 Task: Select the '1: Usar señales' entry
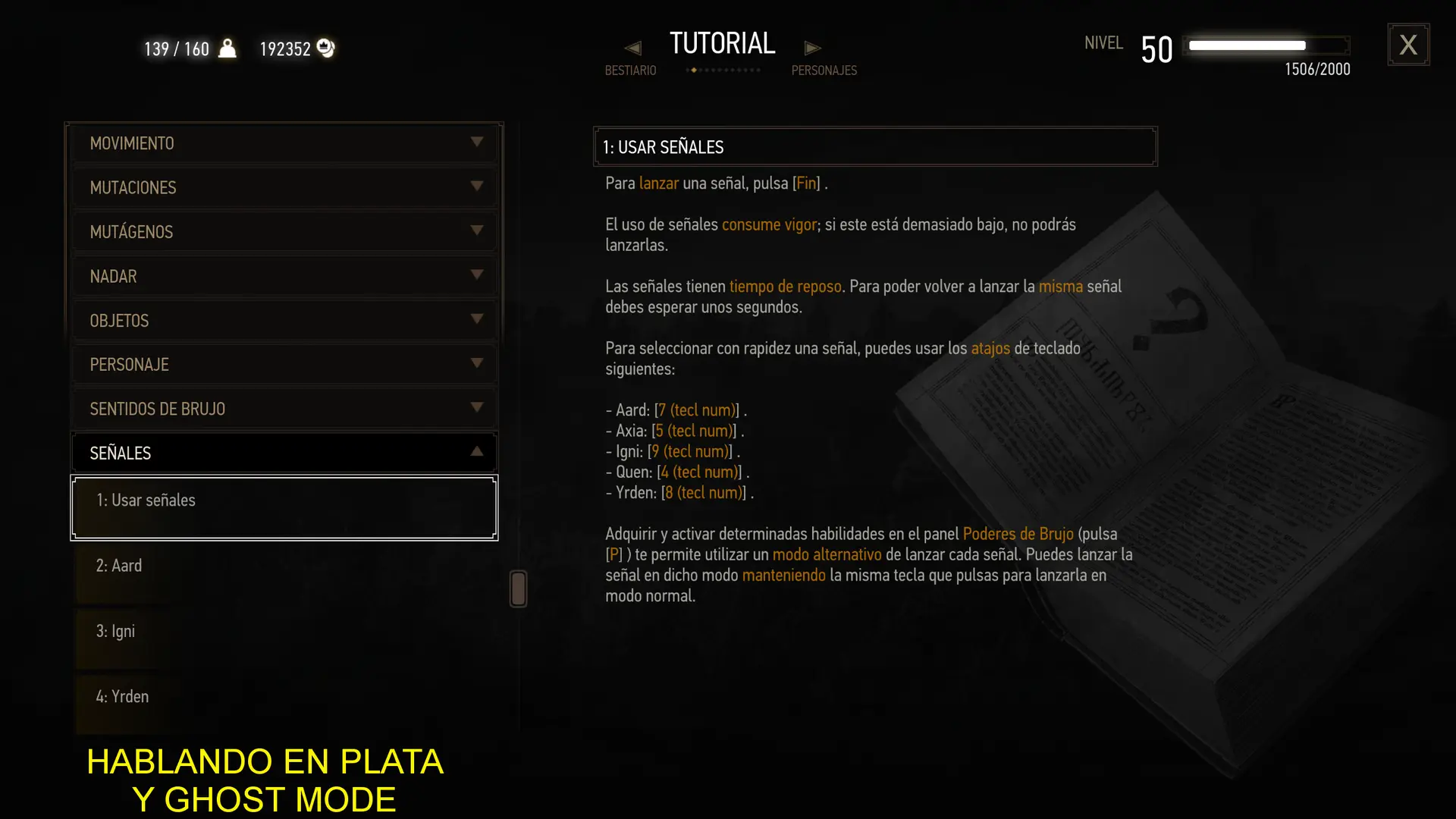(284, 507)
